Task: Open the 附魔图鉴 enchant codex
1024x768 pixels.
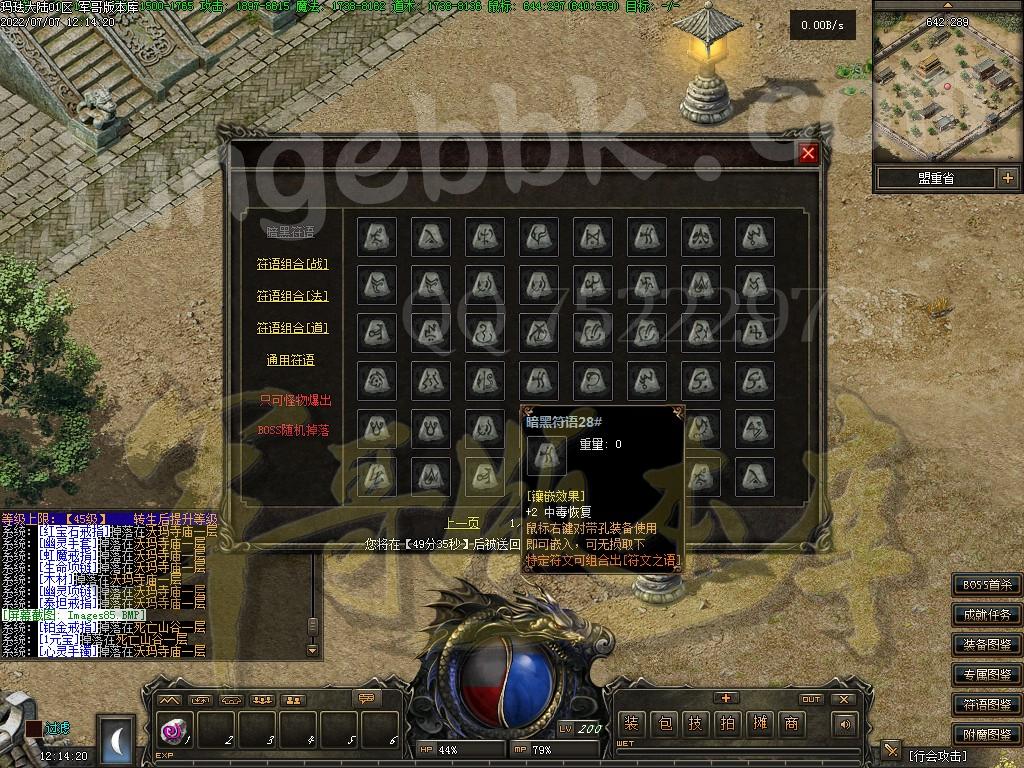Action: (987, 735)
